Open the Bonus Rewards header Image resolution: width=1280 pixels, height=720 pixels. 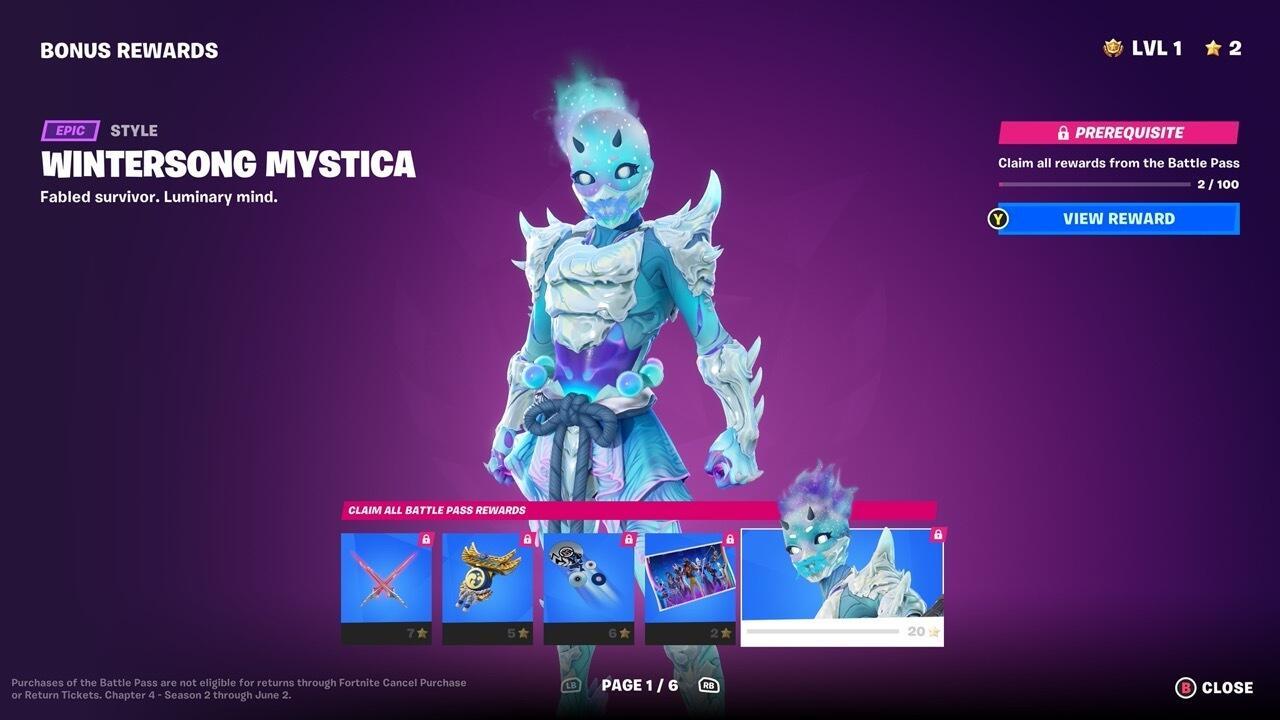coord(128,49)
